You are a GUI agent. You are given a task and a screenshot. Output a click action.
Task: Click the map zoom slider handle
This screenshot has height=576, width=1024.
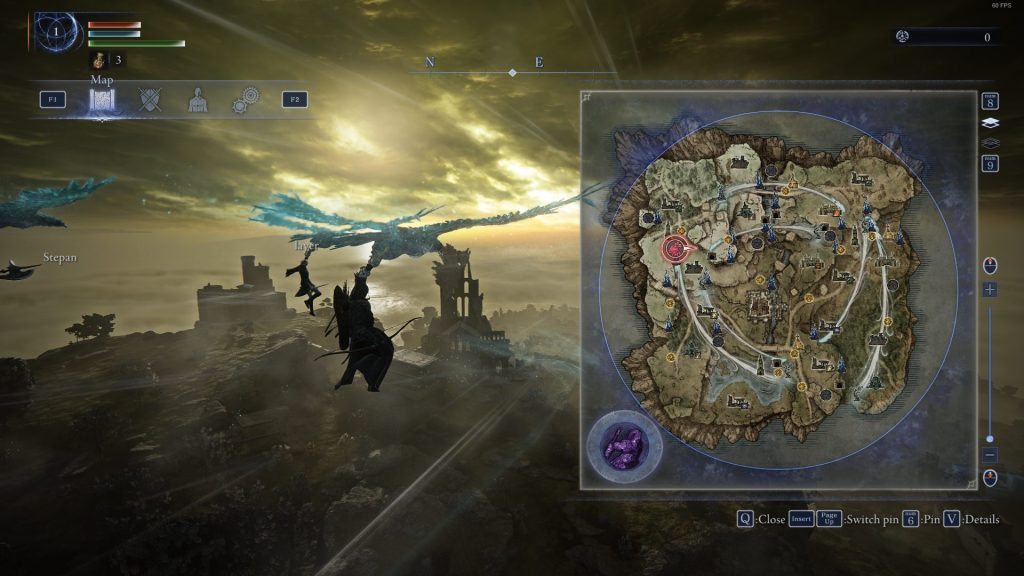click(990, 438)
